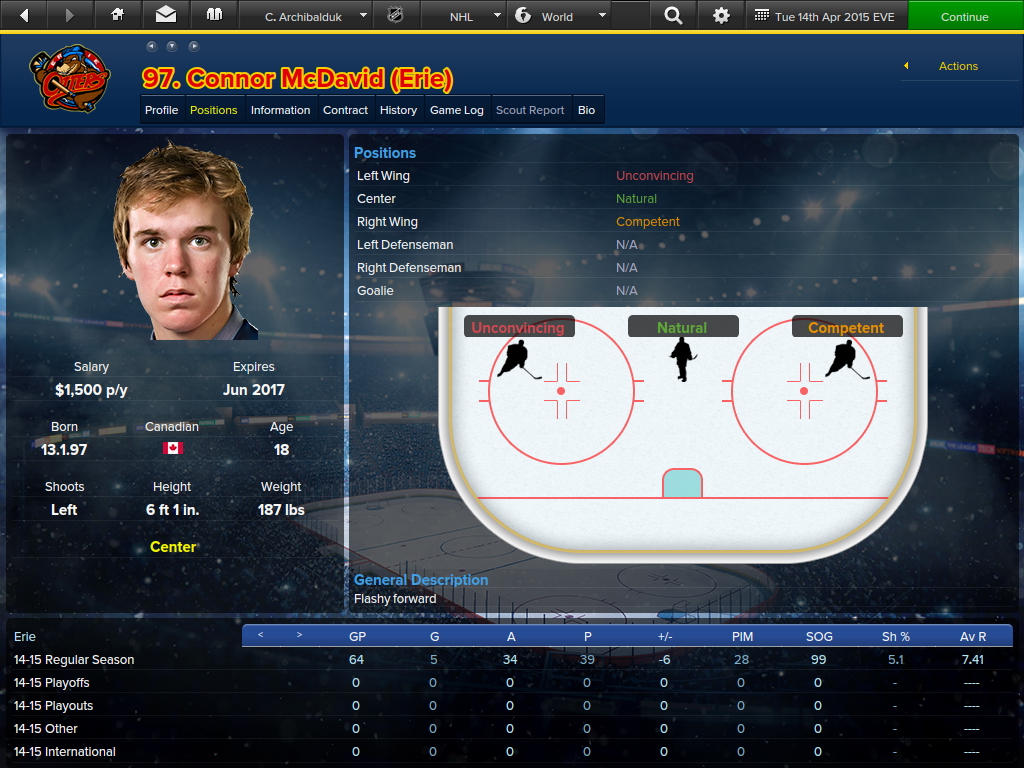
Task: Select the Positions tab
Action: tap(214, 110)
